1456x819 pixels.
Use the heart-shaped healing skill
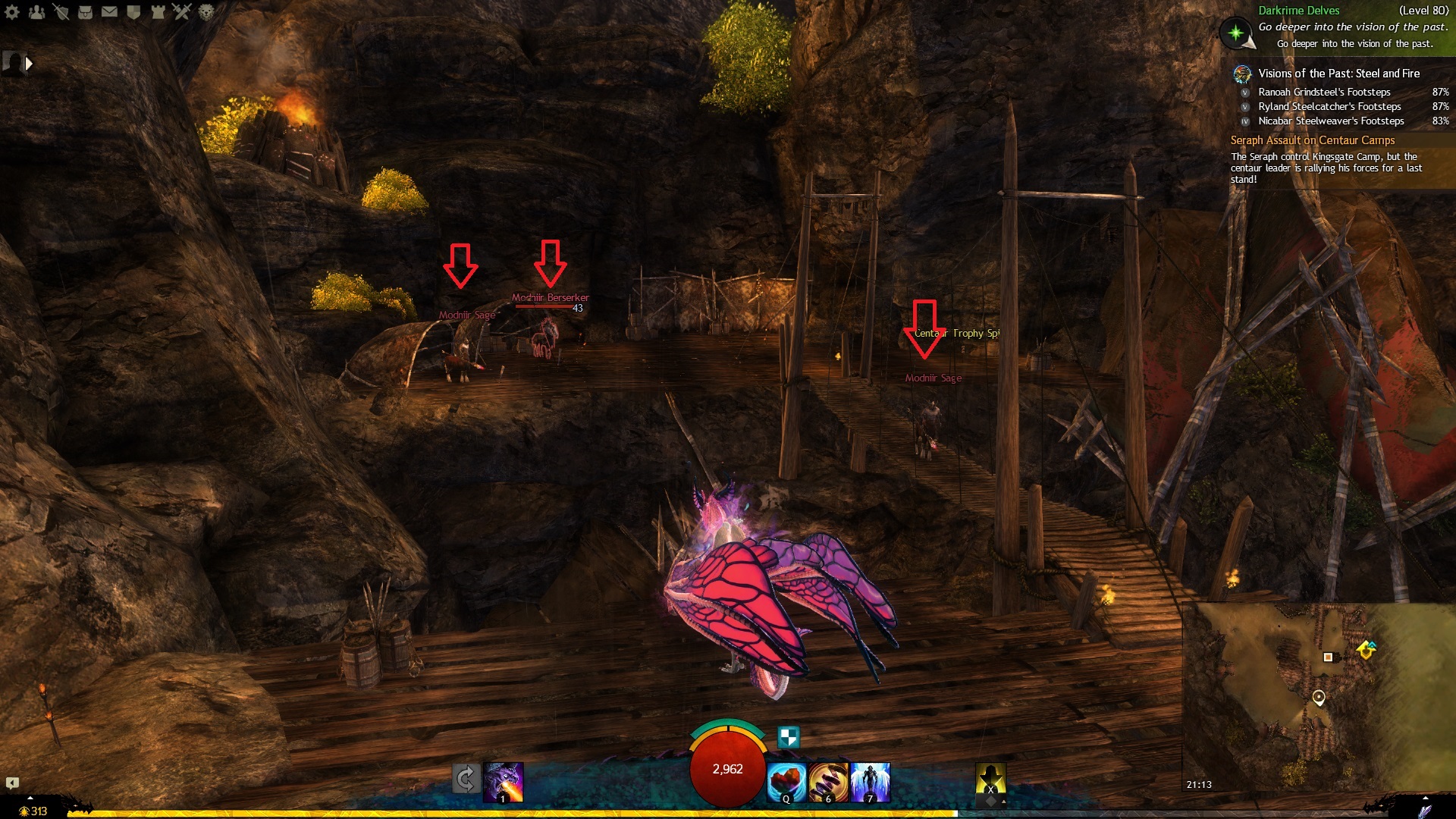coord(786,782)
